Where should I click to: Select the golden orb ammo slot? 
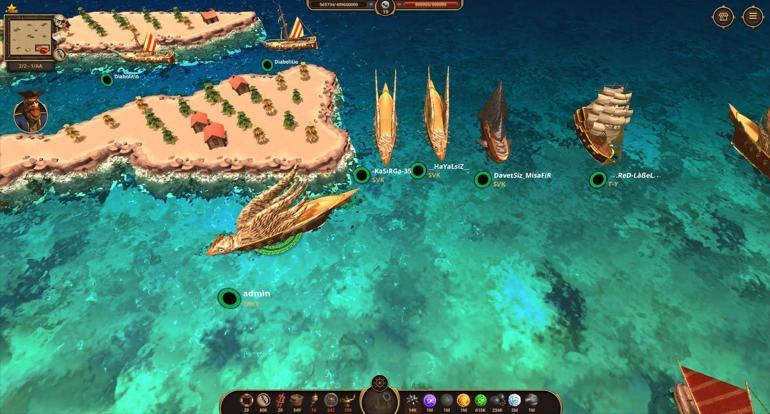click(463, 400)
